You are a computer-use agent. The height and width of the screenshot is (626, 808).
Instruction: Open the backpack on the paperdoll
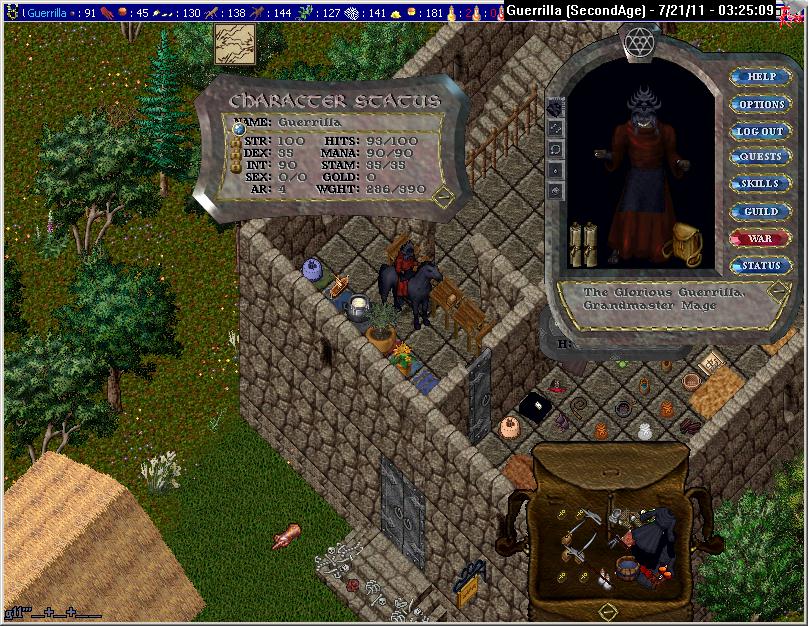(686, 242)
